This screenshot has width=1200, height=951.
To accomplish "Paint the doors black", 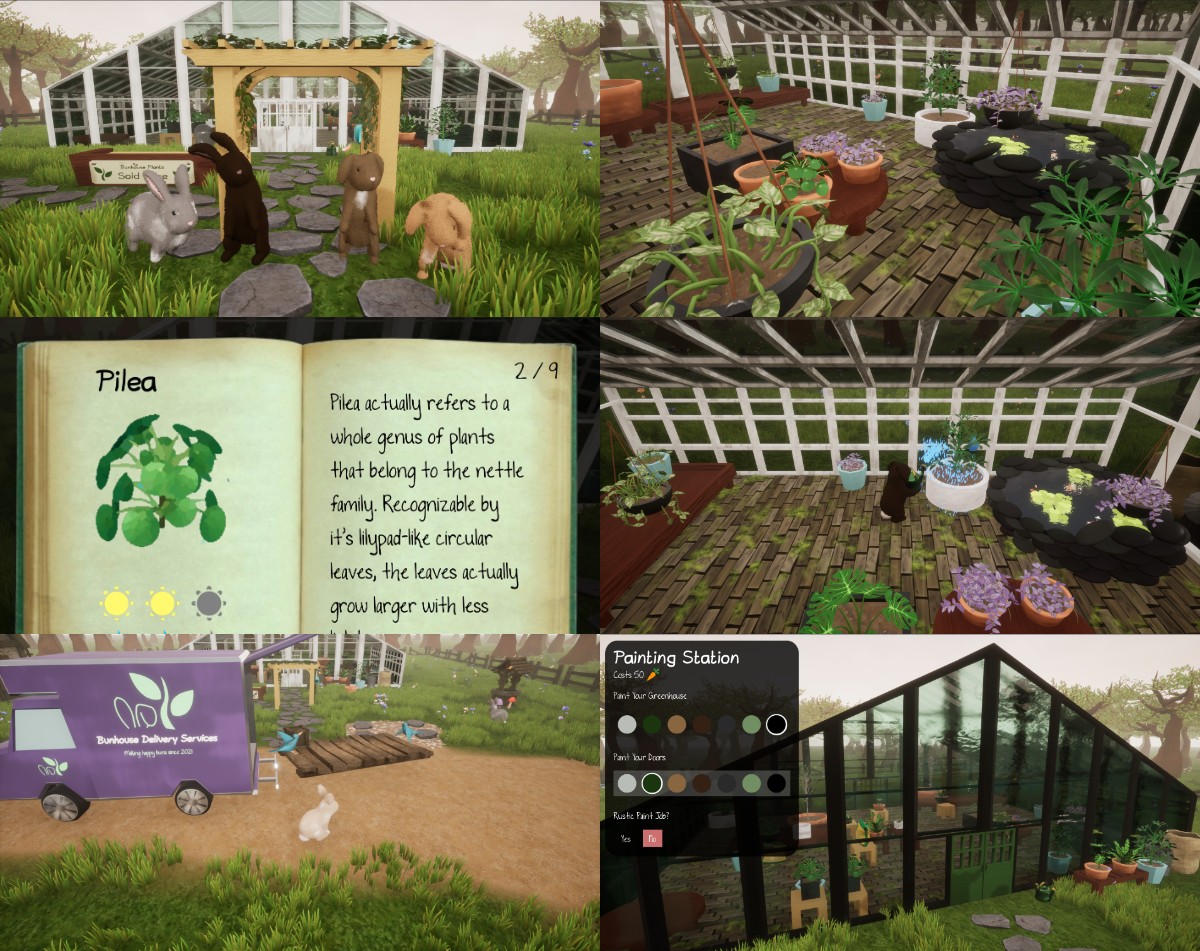I will [x=776, y=783].
